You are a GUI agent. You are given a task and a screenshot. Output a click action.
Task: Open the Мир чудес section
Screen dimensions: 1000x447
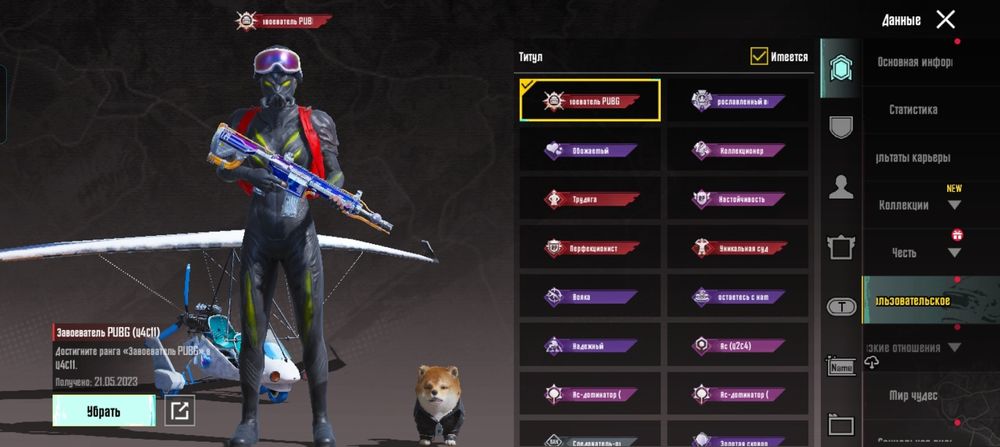912,396
